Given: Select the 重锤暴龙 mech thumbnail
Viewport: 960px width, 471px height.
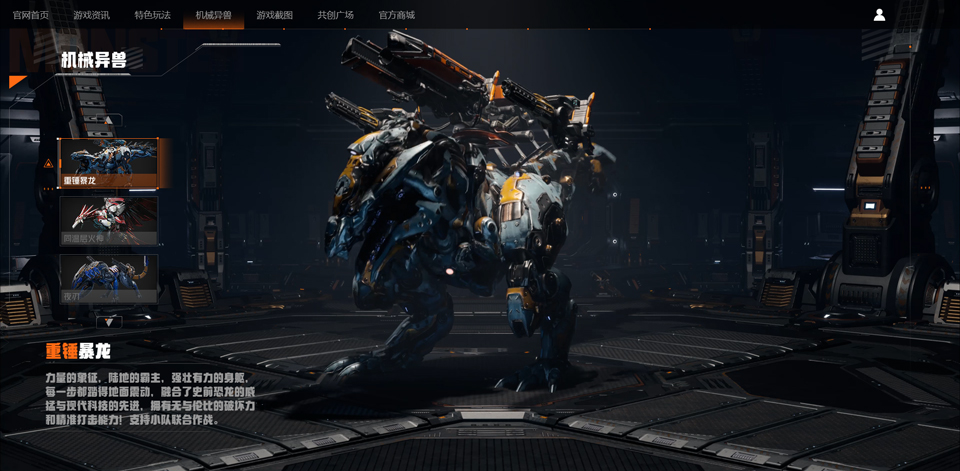Looking at the screenshot, I should 108,163.
